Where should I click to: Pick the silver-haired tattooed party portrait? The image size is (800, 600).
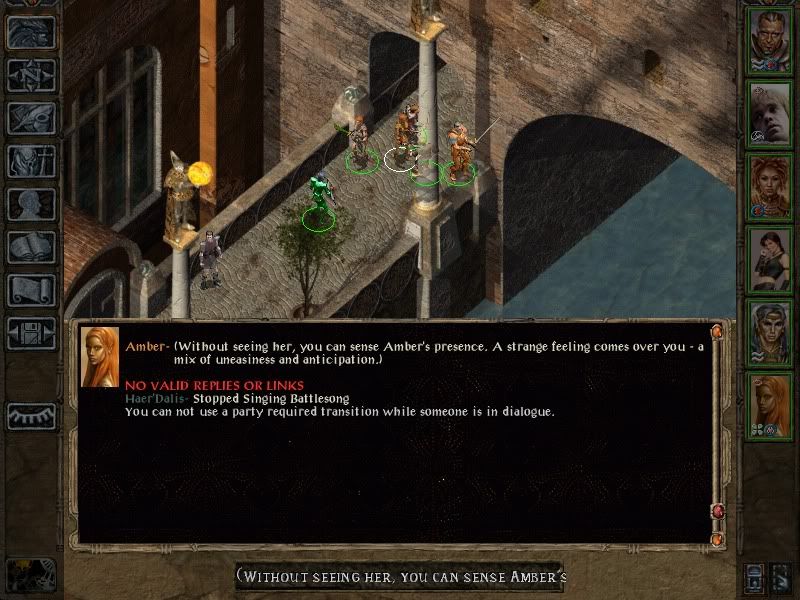click(x=770, y=332)
